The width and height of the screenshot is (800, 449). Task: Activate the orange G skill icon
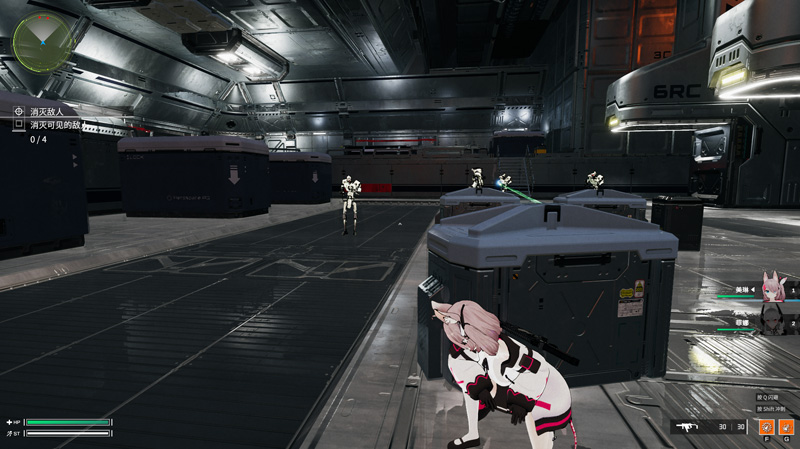tap(785, 427)
